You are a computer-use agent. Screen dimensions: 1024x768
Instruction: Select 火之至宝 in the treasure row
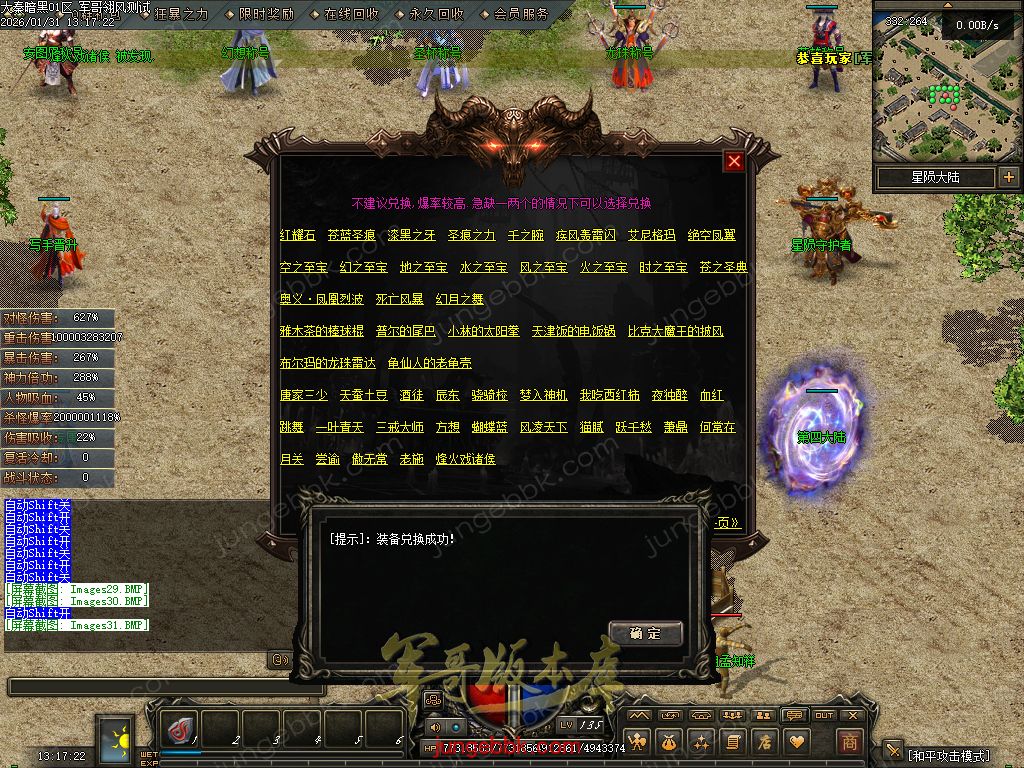[x=603, y=267]
